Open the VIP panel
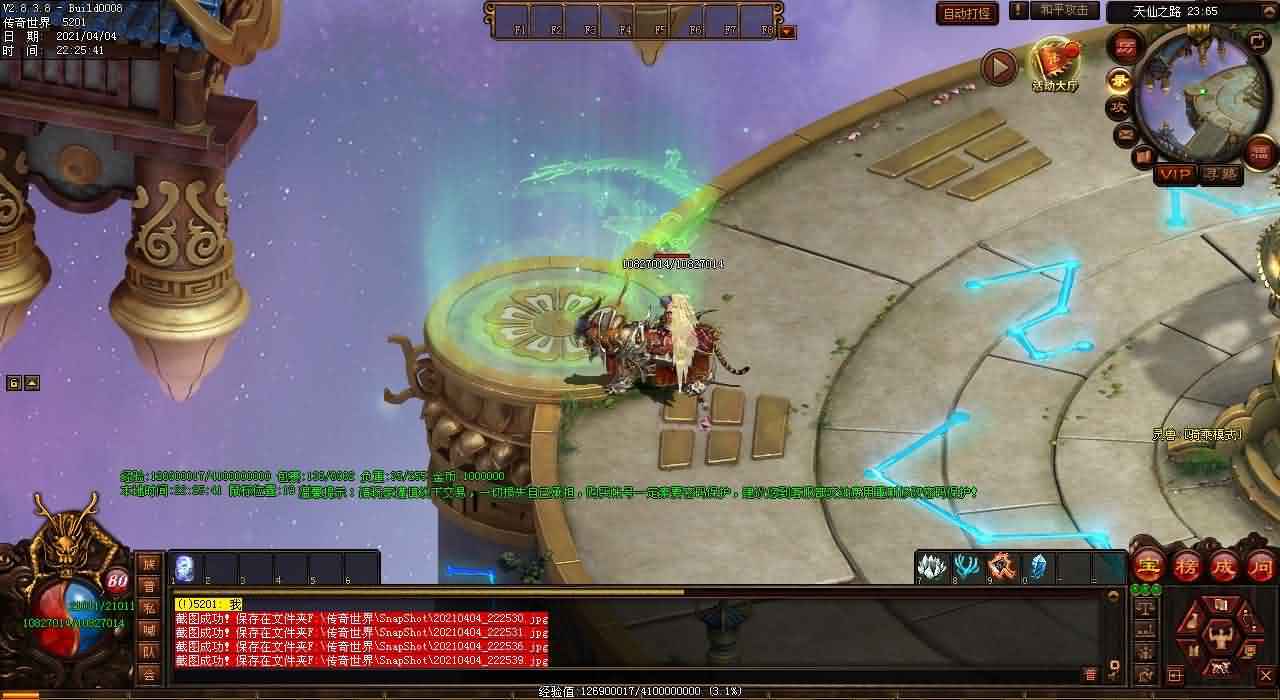The width and height of the screenshot is (1280, 700). coord(1175,174)
